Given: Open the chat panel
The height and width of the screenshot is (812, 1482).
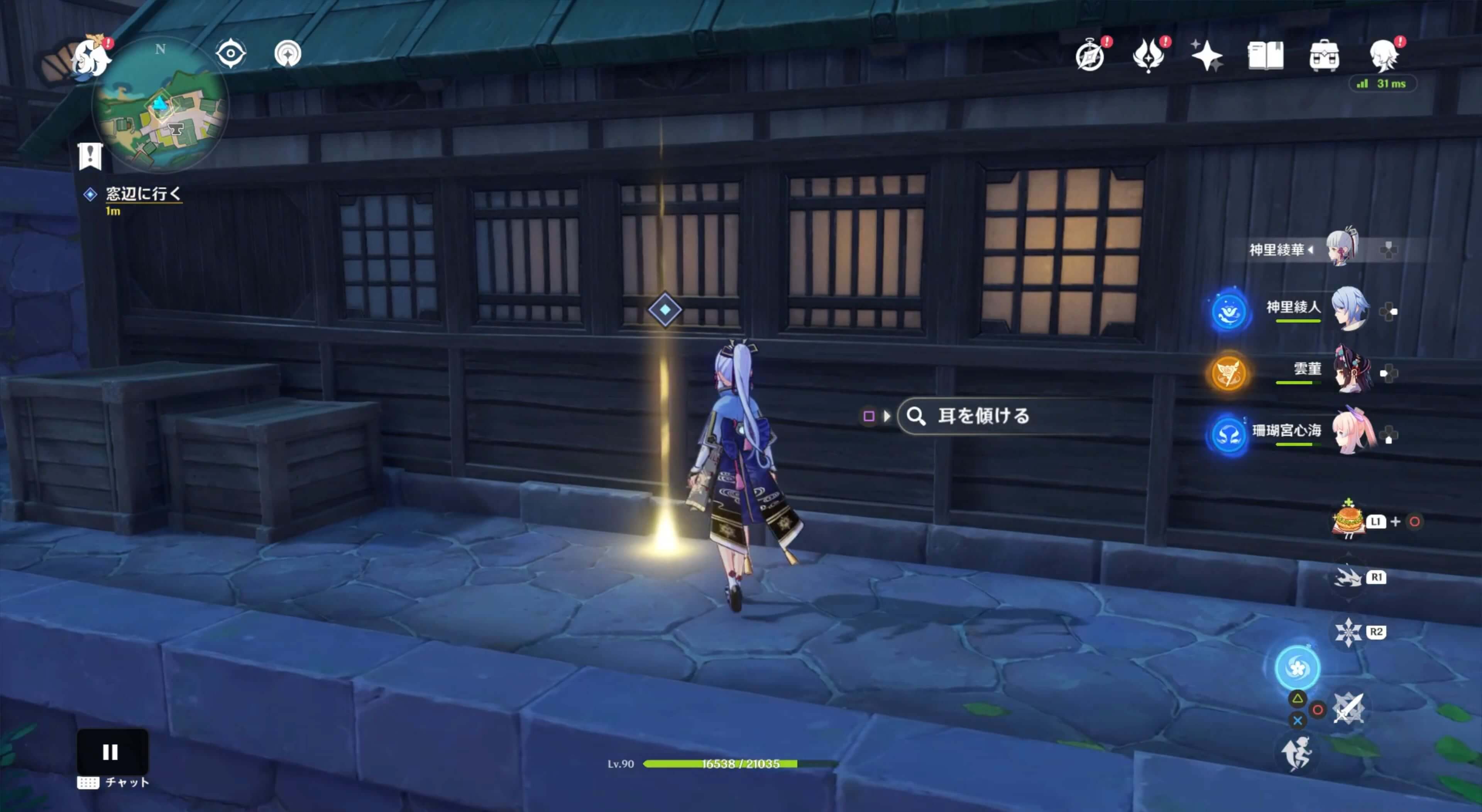Looking at the screenshot, I should [112, 782].
